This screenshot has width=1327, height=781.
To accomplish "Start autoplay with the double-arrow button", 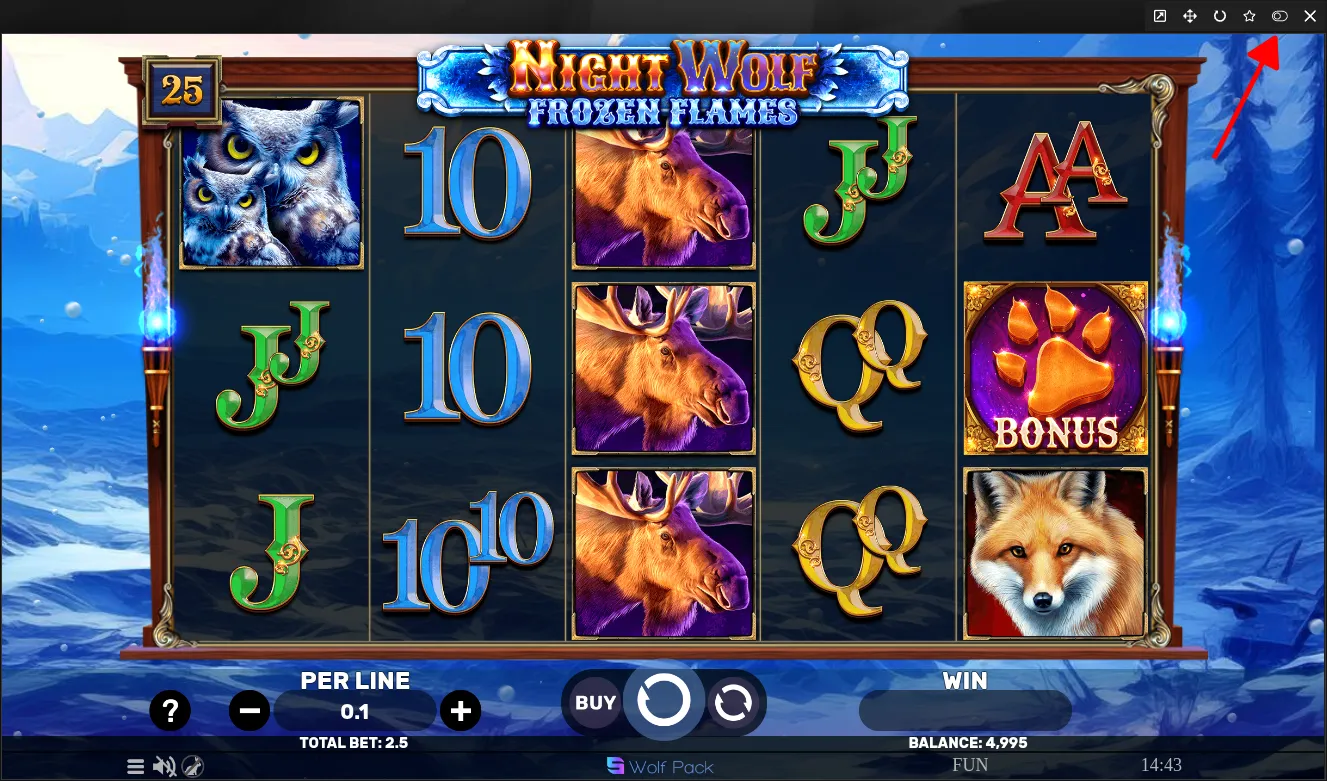I will tap(733, 703).
